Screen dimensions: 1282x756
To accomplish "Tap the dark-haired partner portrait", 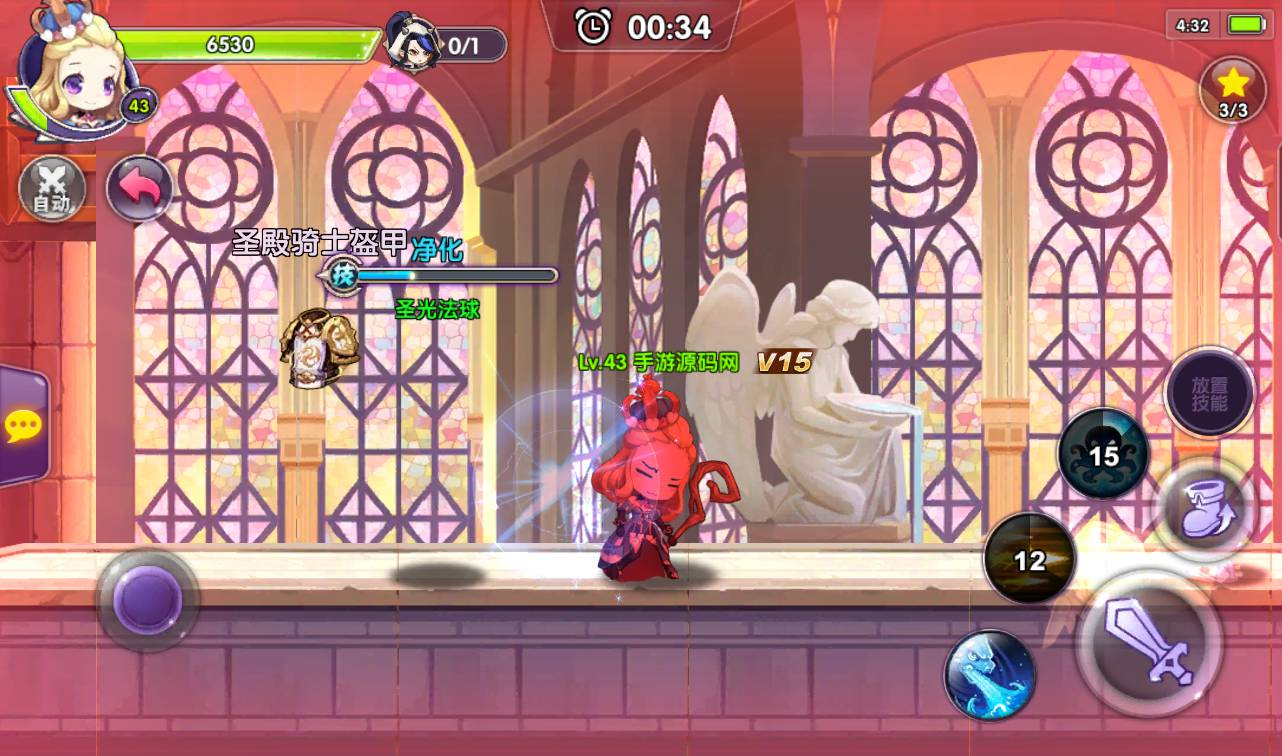I will 413,43.
